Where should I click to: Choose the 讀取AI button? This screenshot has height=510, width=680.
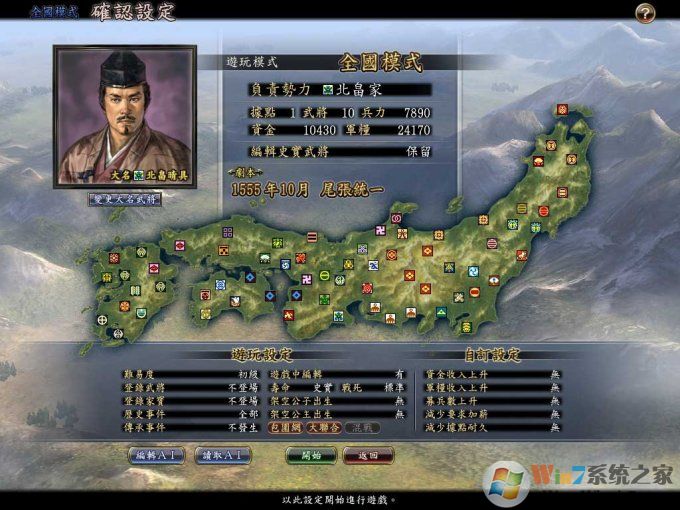(x=222, y=455)
